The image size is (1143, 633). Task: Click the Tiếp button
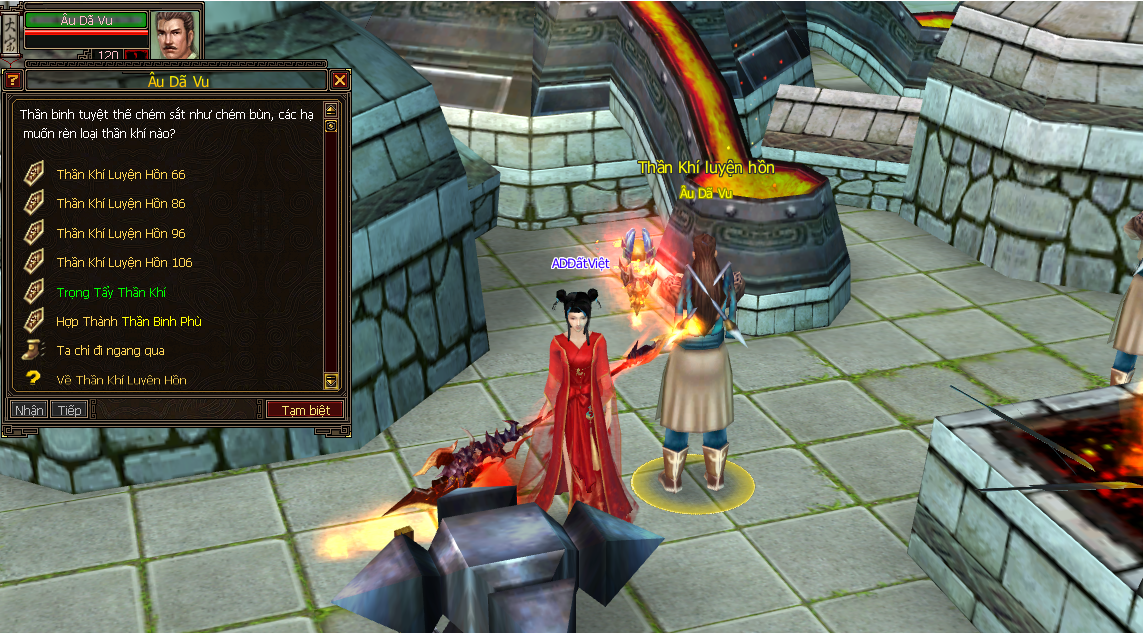[x=69, y=410]
